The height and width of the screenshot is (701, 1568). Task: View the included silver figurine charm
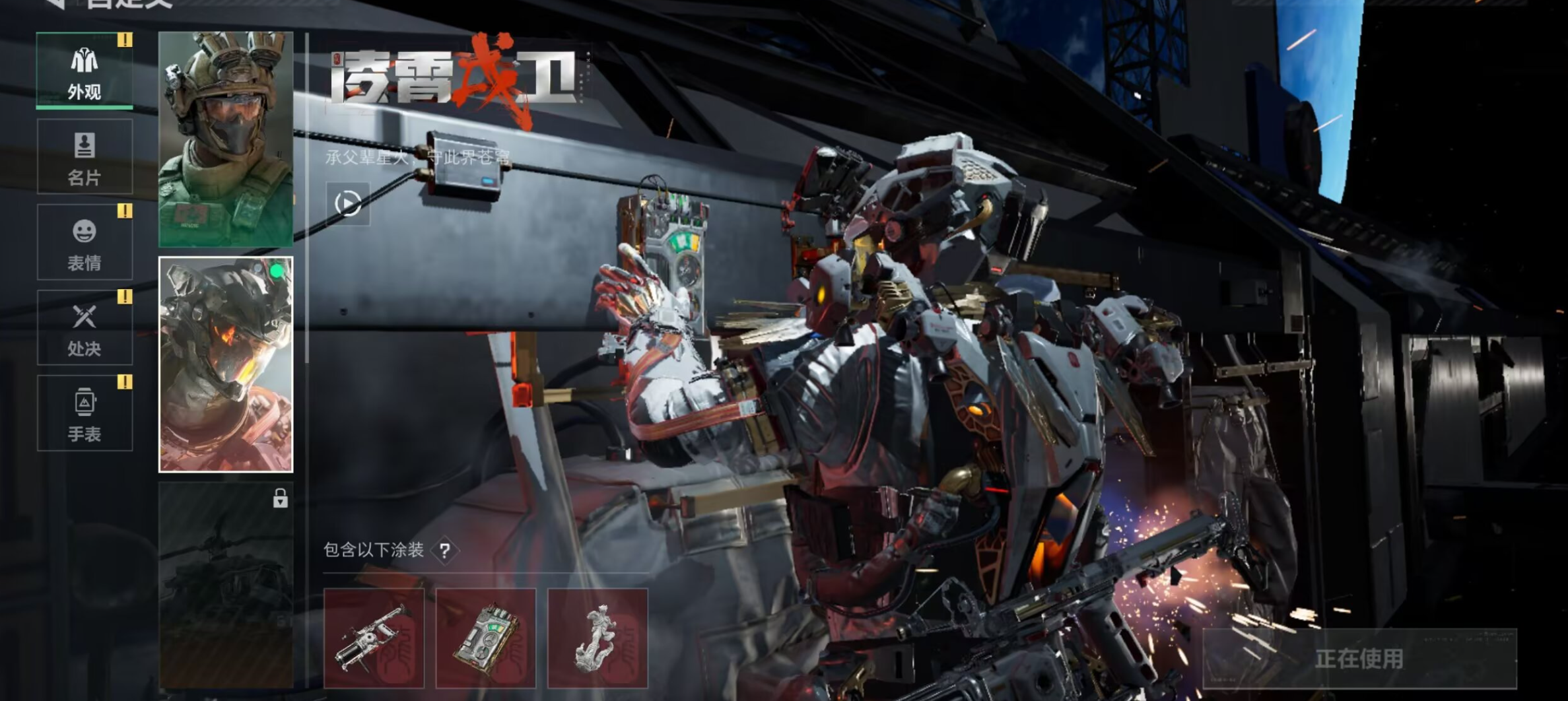(x=597, y=638)
